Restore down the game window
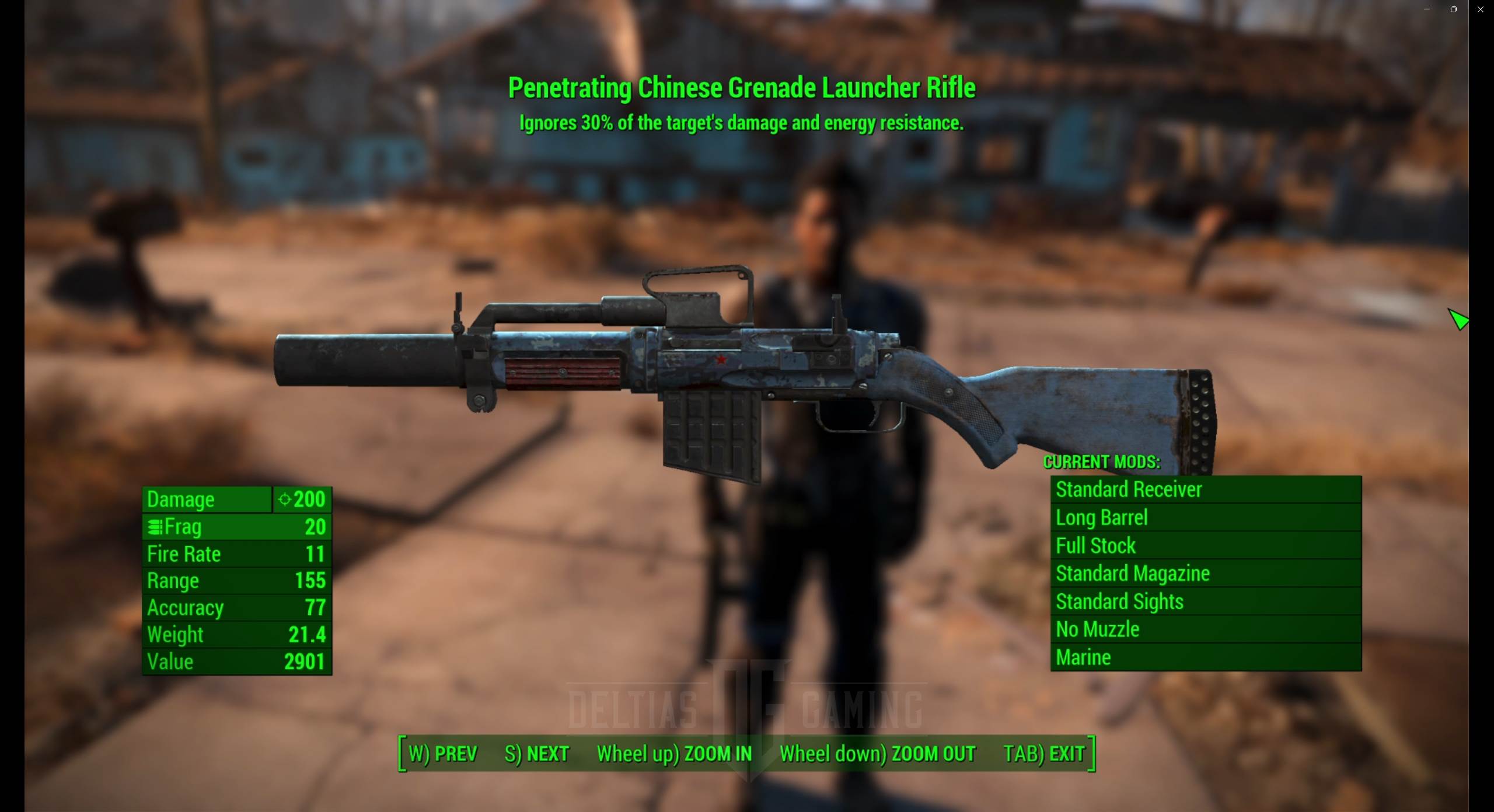The height and width of the screenshot is (812, 1494). [x=1454, y=9]
